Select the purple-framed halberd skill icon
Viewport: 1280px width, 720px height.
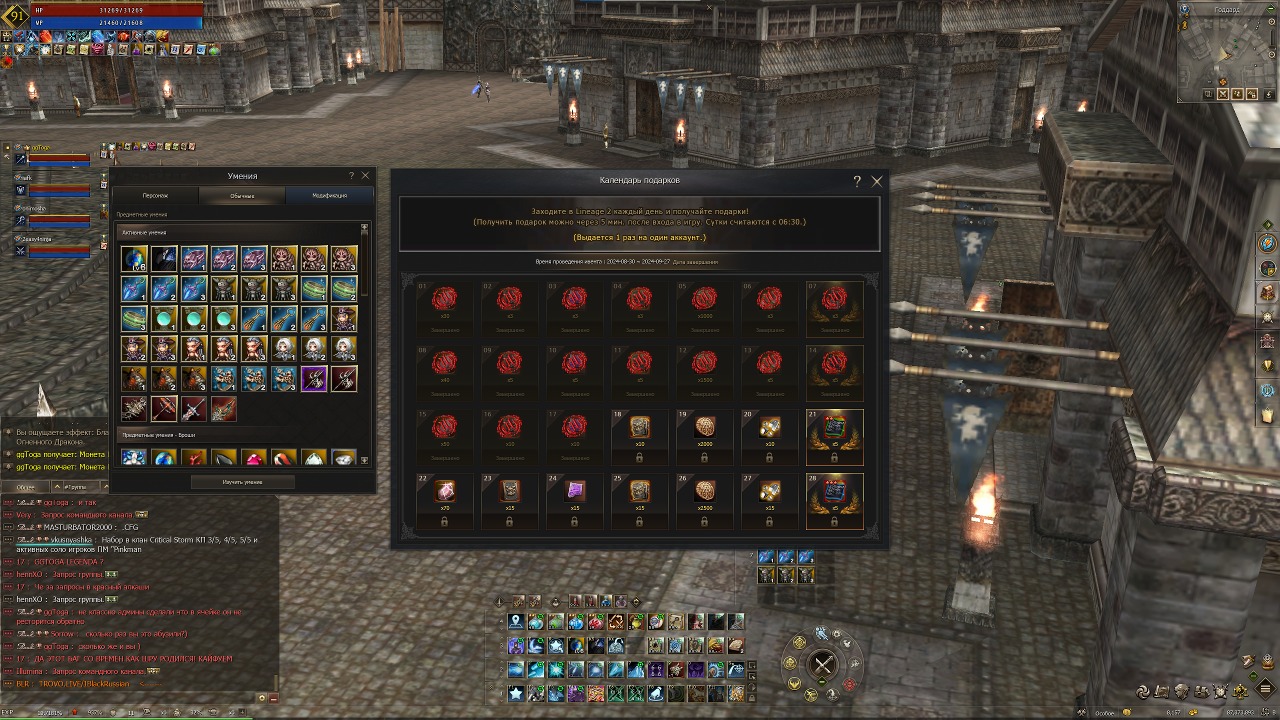314,379
